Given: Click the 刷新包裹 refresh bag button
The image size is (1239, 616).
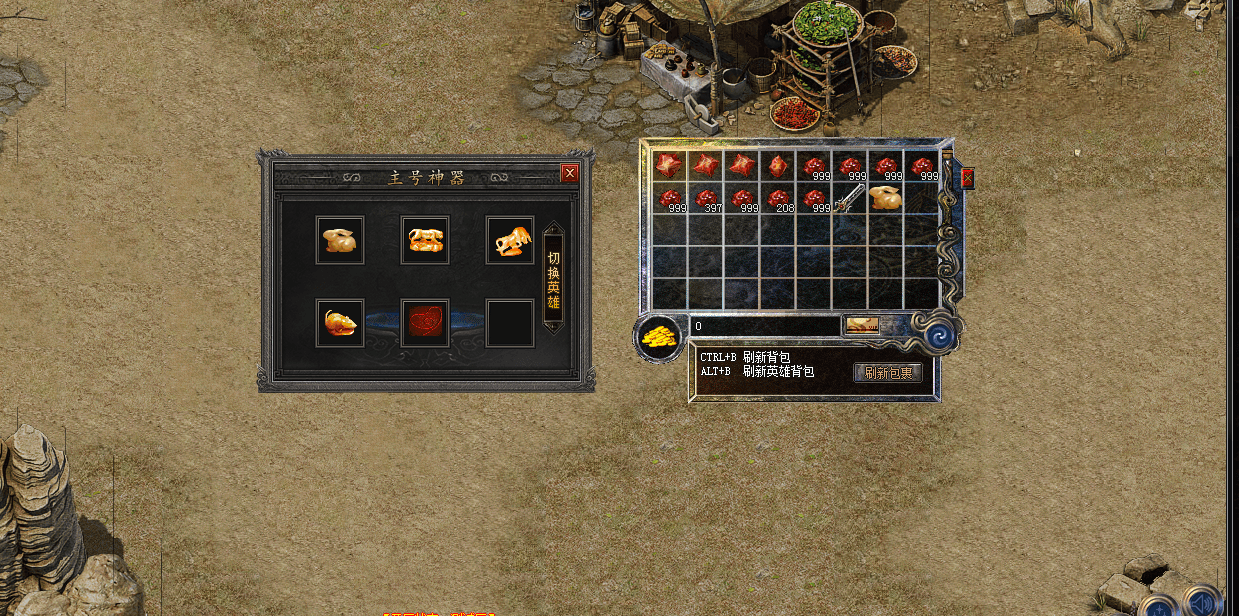Looking at the screenshot, I should click(888, 372).
